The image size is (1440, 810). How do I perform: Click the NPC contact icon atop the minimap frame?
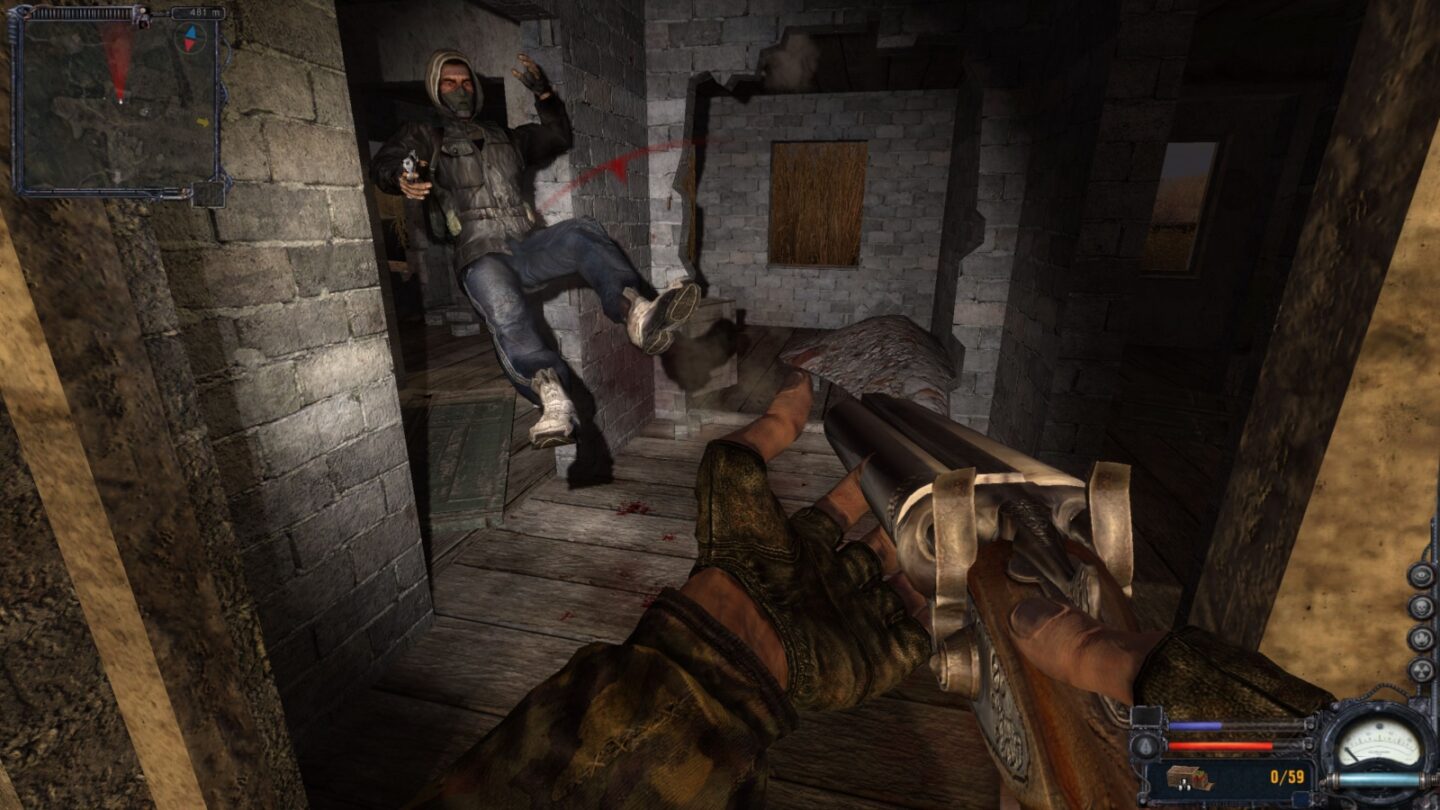coord(141,16)
